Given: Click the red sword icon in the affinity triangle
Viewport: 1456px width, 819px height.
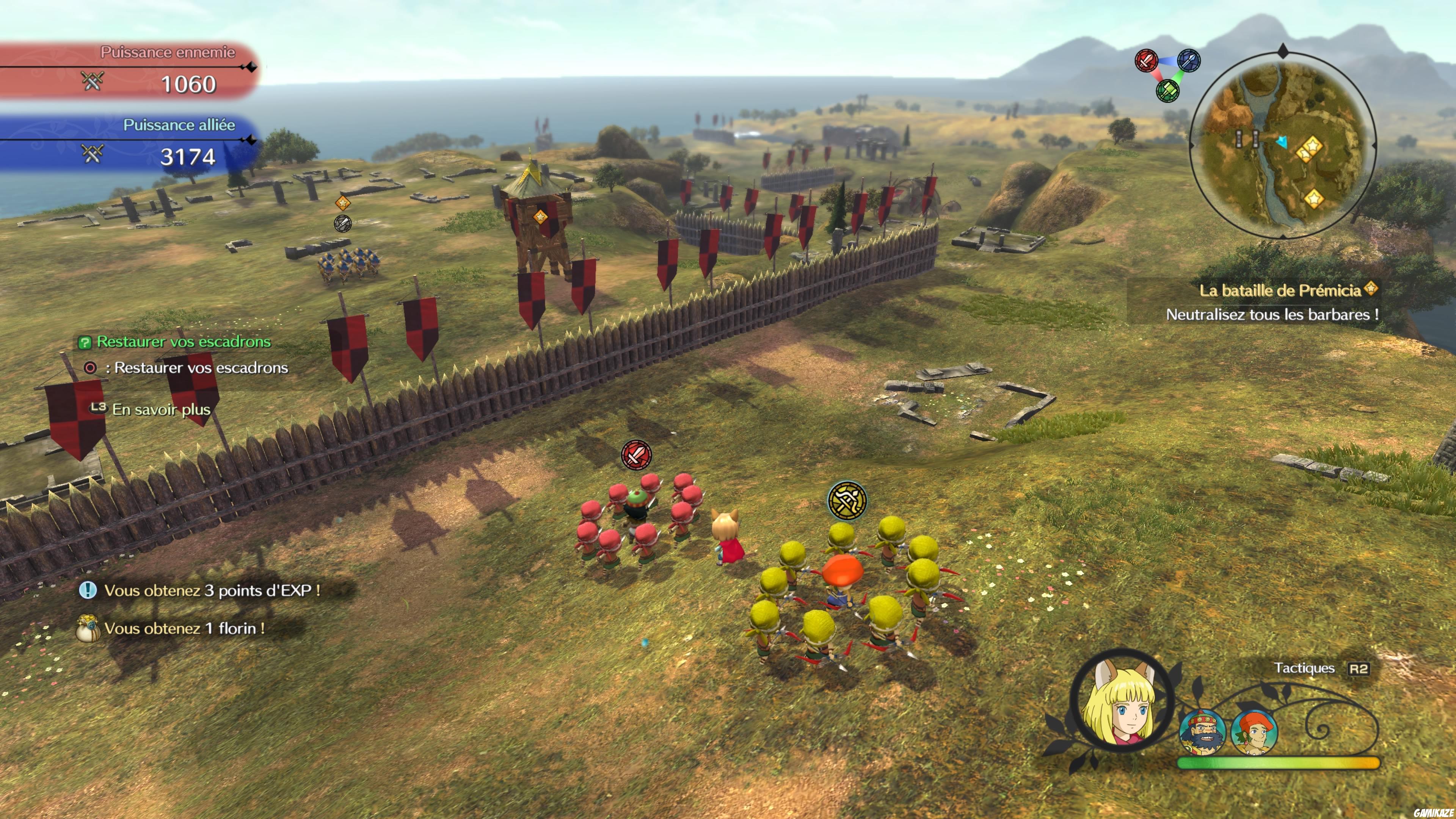Looking at the screenshot, I should pos(1146,61).
